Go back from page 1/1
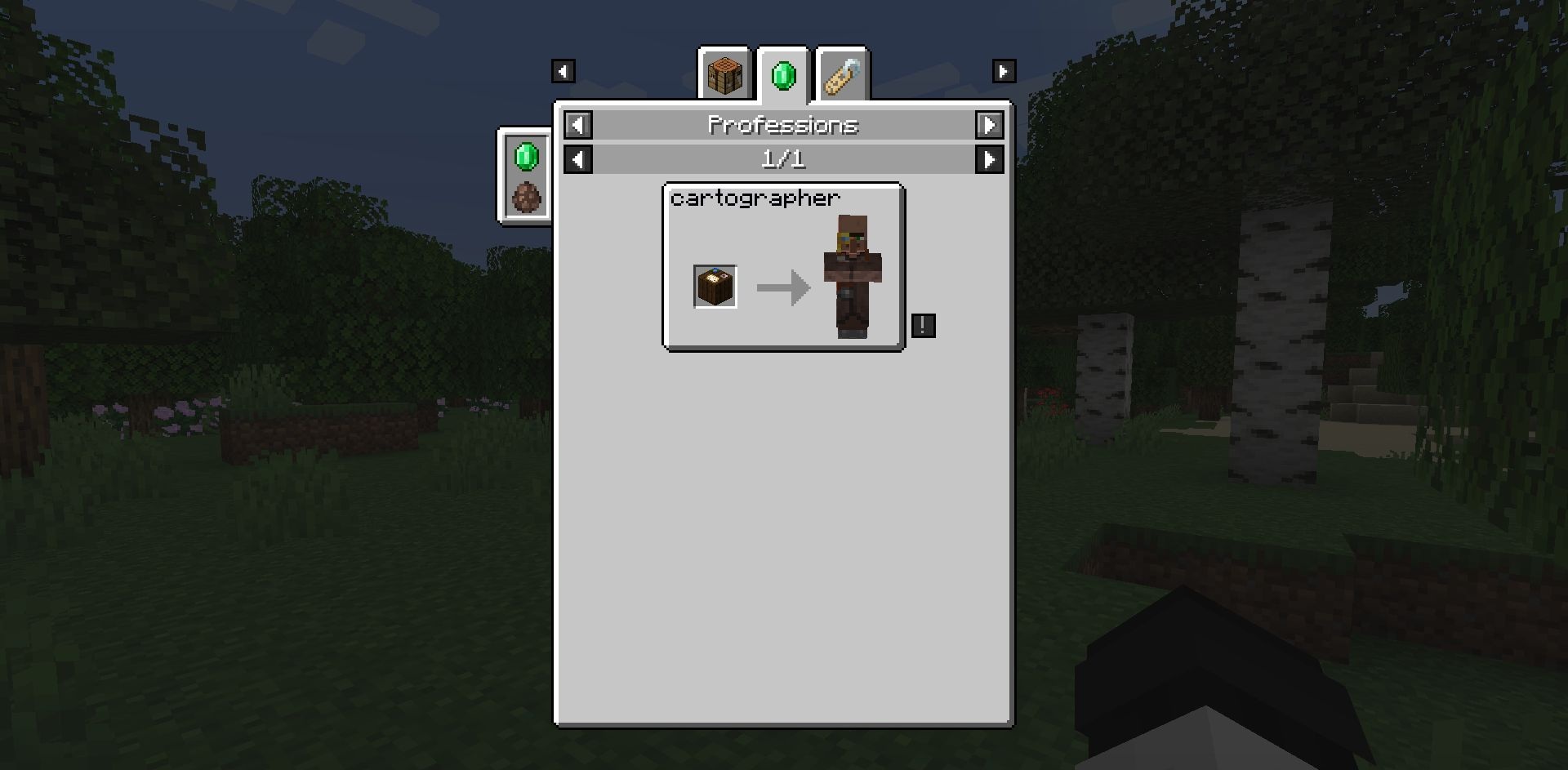This screenshot has height=770, width=1568. [578, 159]
